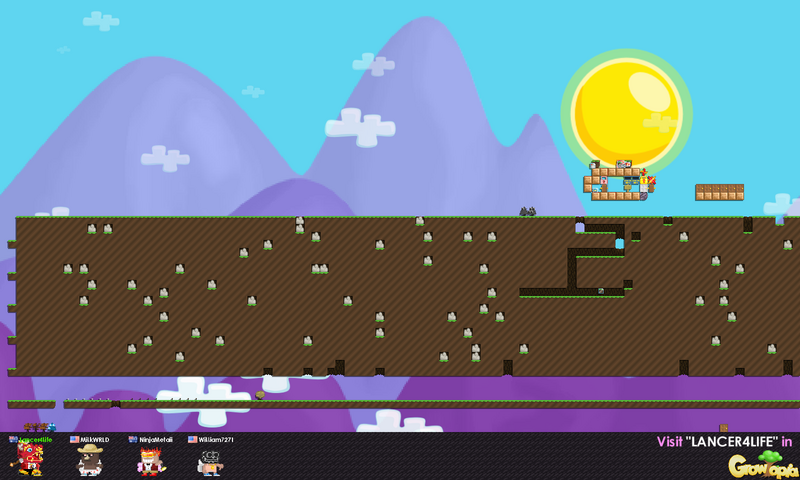The image size is (800, 480).
Task: Select the William7271 player avatar
Action: tap(210, 461)
